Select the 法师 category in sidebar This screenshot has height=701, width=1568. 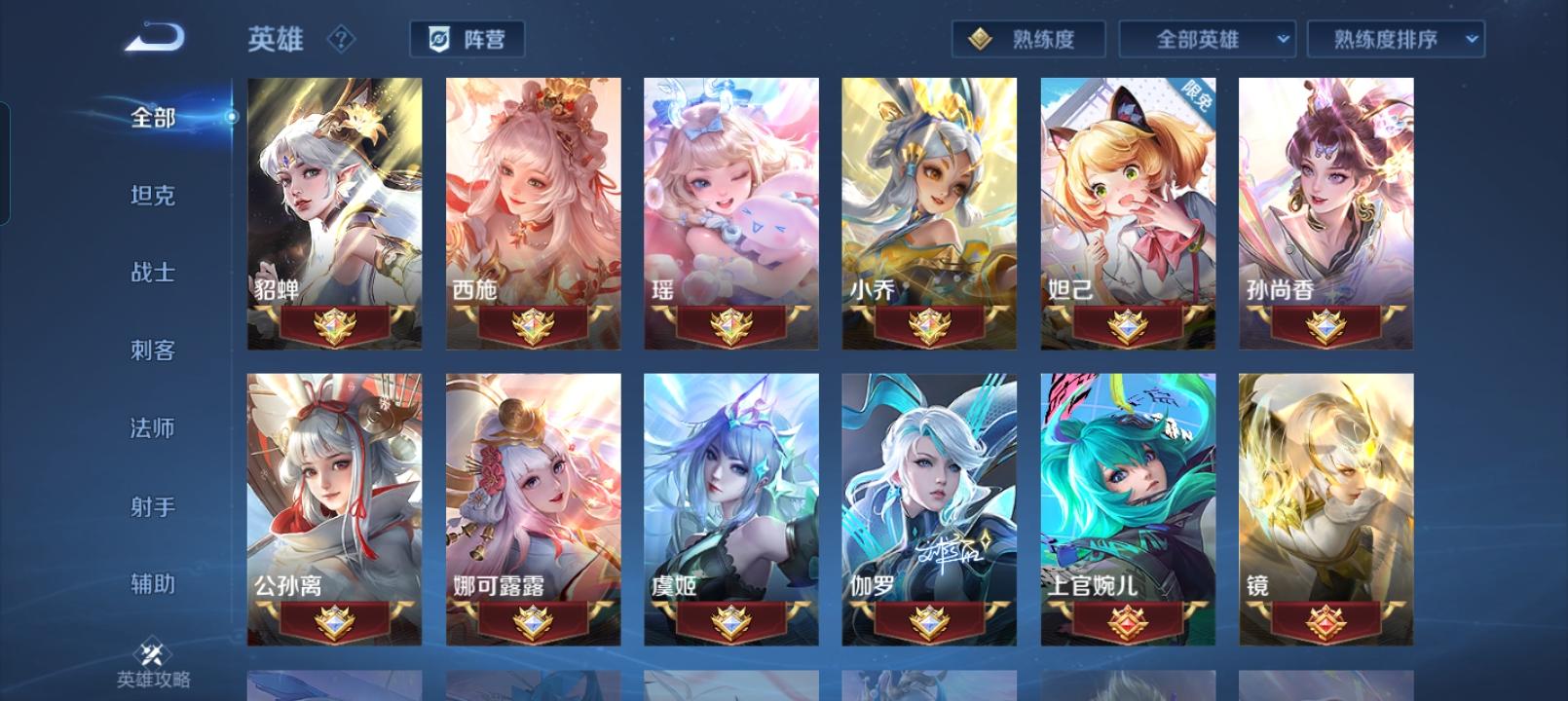154,429
